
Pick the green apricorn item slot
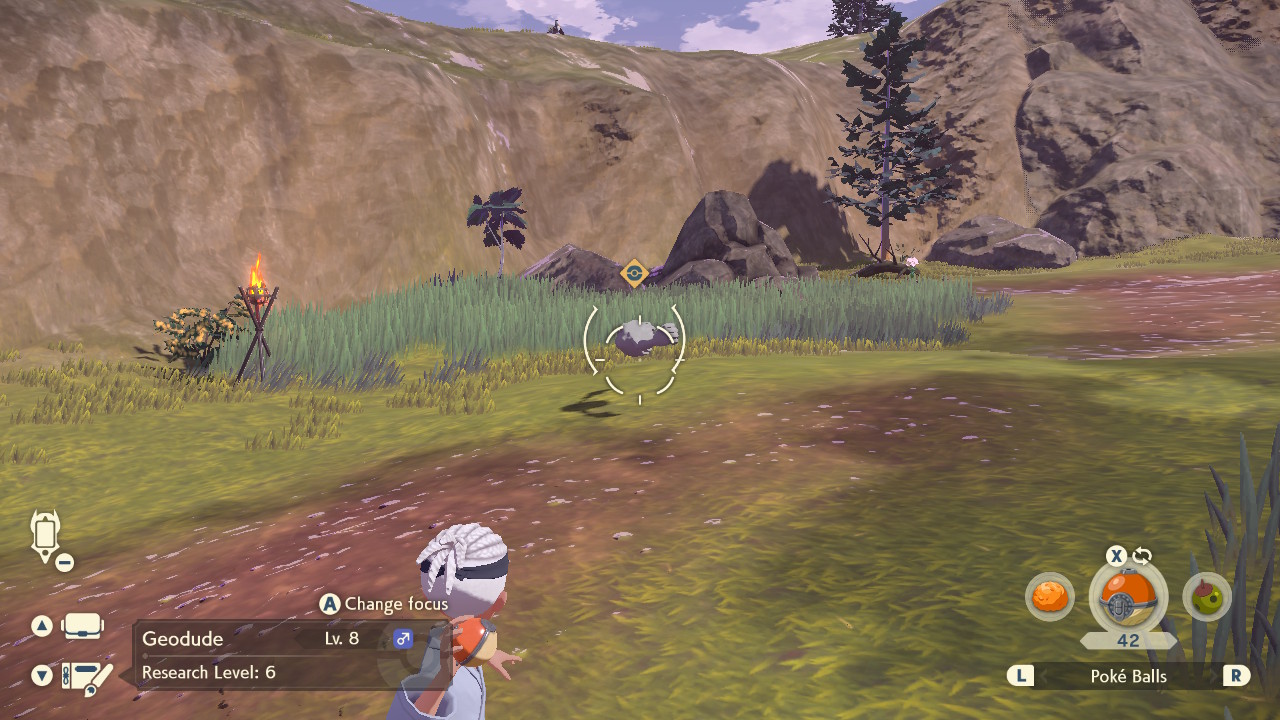pos(1206,598)
